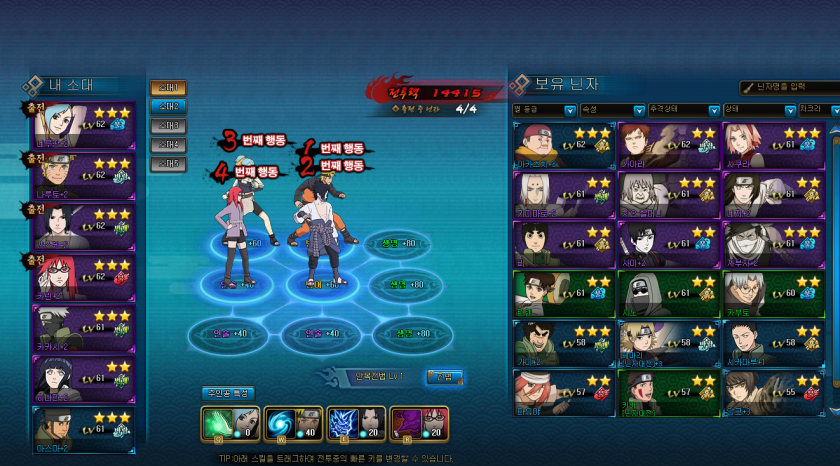Click the formation upgrade button beside 안목전법

tap(445, 377)
